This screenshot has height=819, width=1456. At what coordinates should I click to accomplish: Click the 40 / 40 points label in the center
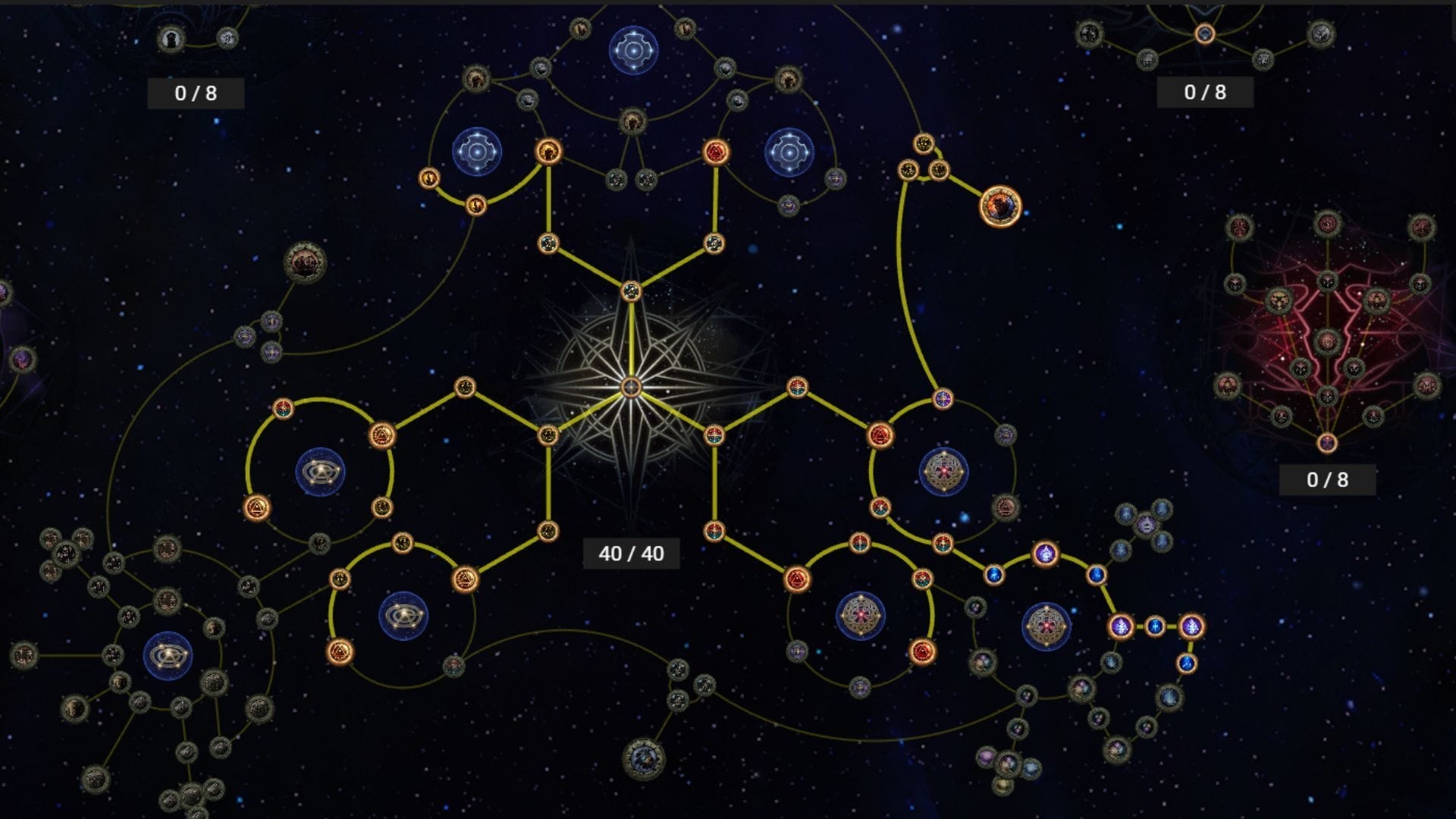coord(632,553)
